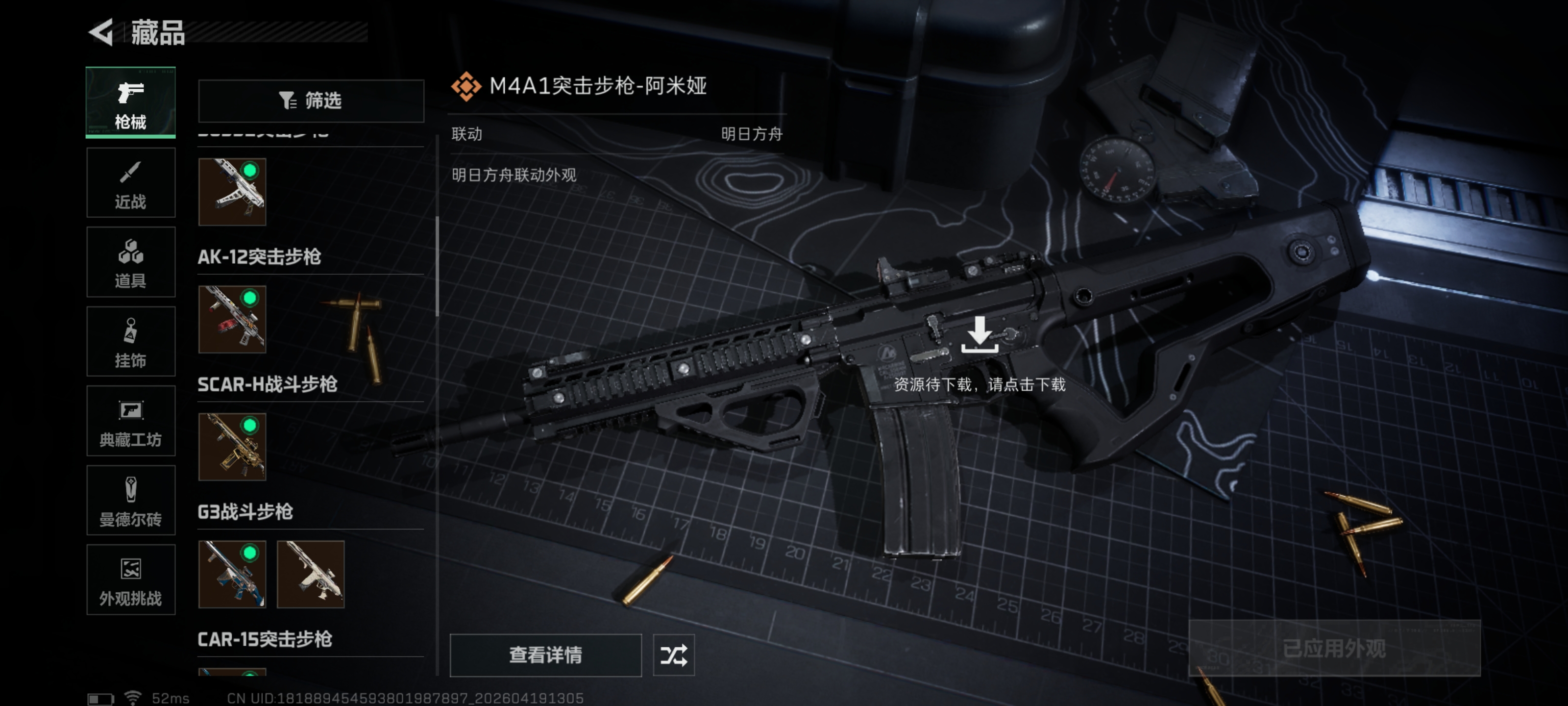
Task: Download the weapon resources via download icon
Action: (979, 335)
